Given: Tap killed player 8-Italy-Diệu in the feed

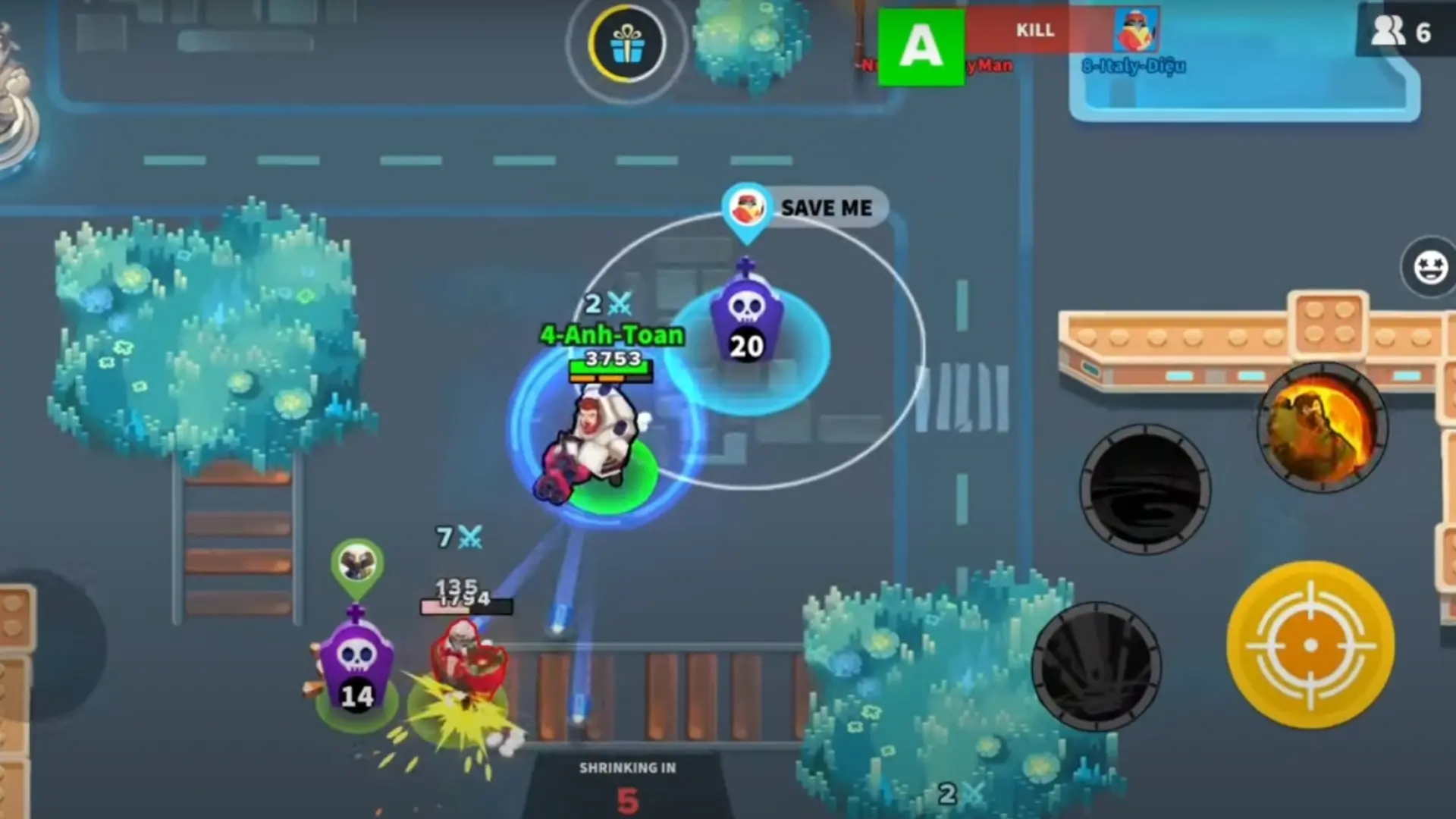Looking at the screenshot, I should click(x=1134, y=66).
